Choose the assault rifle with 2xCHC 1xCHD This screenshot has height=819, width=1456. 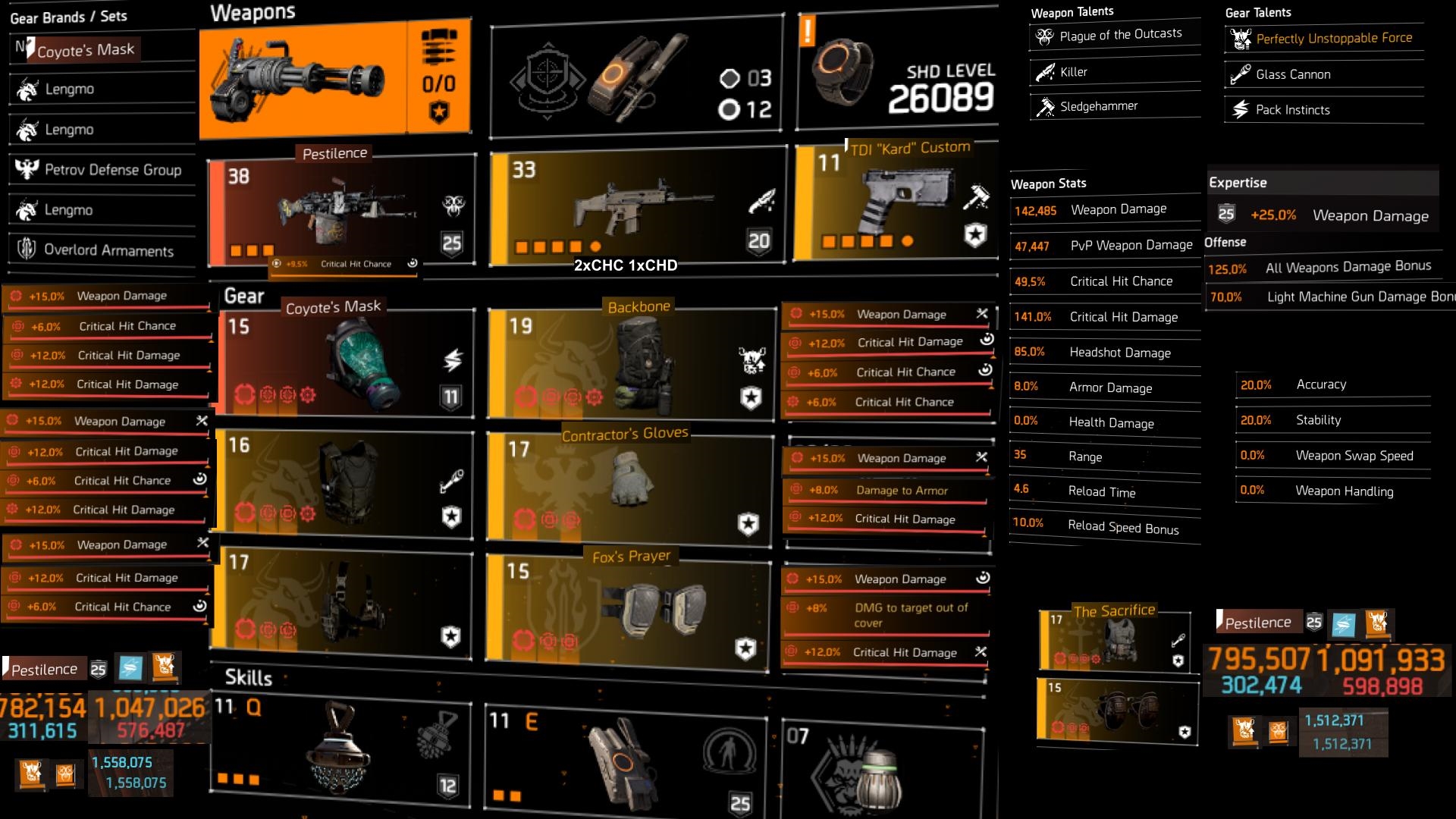(x=637, y=205)
